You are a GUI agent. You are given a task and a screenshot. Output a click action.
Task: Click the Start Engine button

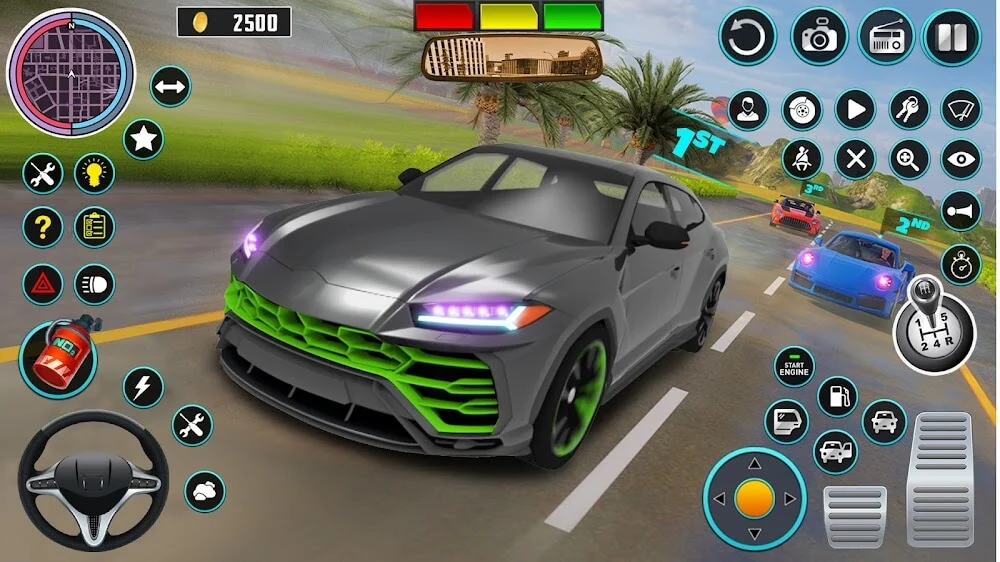click(x=795, y=367)
